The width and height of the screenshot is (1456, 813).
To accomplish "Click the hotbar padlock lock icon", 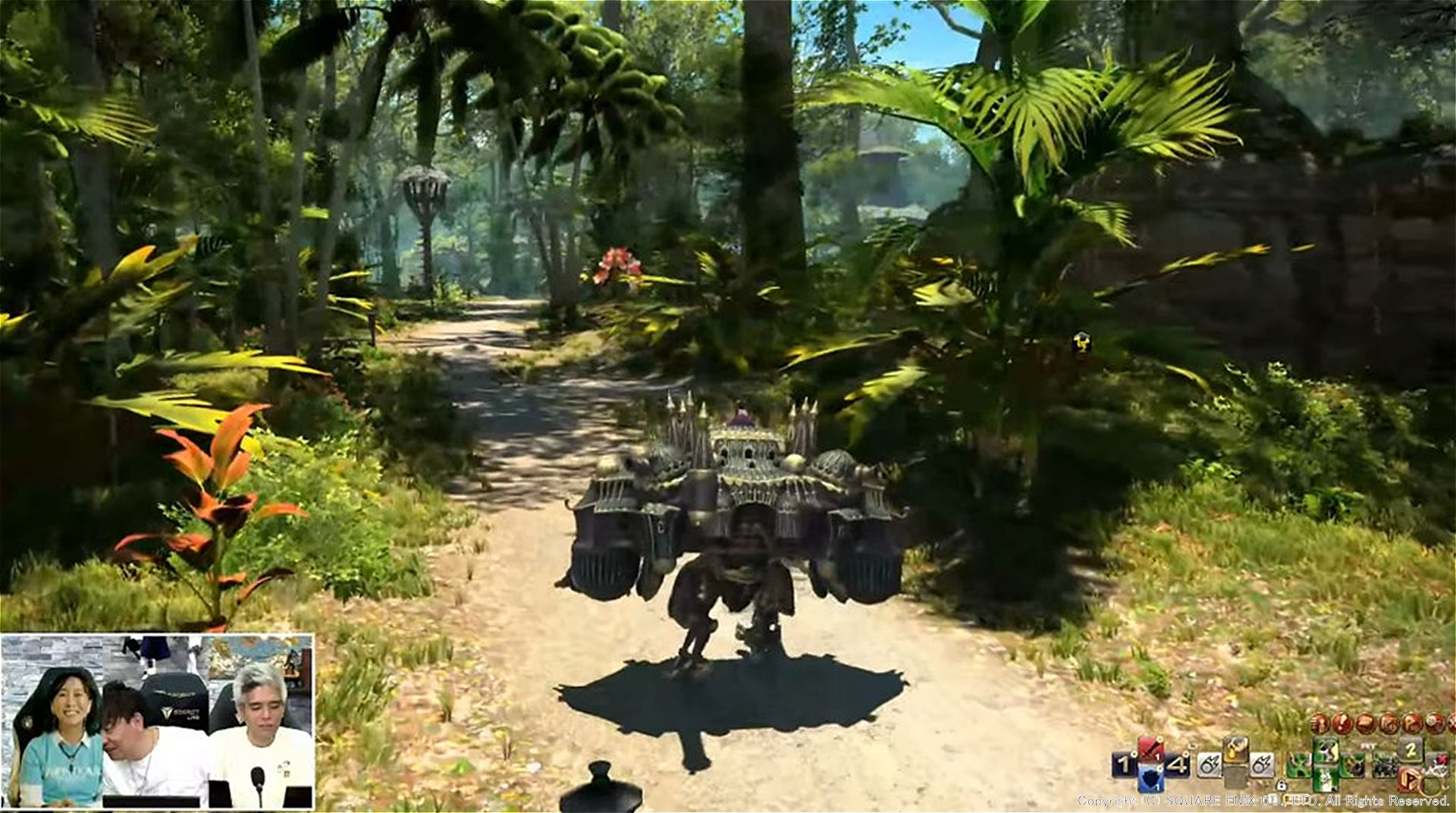I will pyautogui.click(x=1281, y=786).
